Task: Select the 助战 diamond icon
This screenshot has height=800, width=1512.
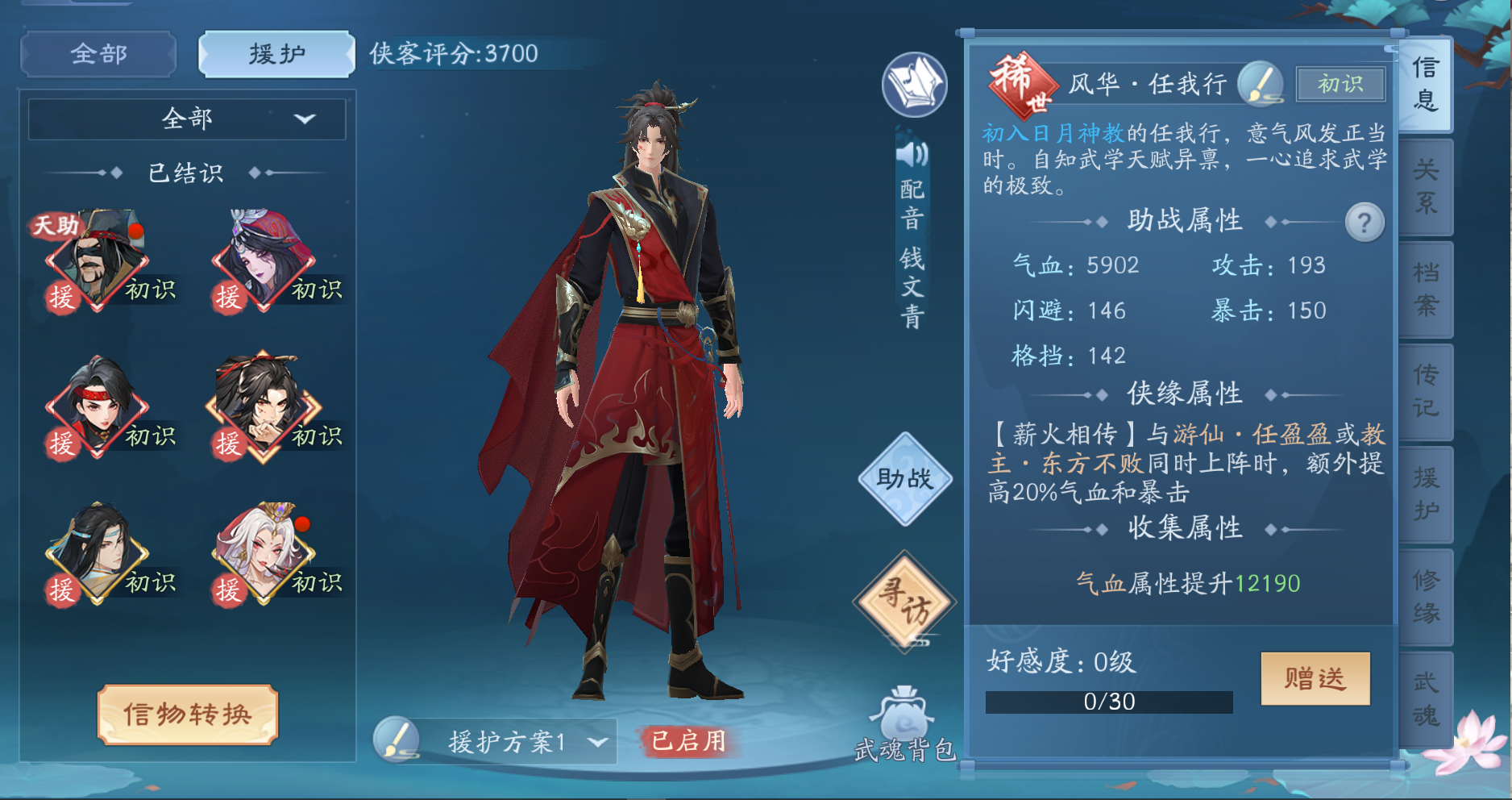Action: (x=903, y=478)
